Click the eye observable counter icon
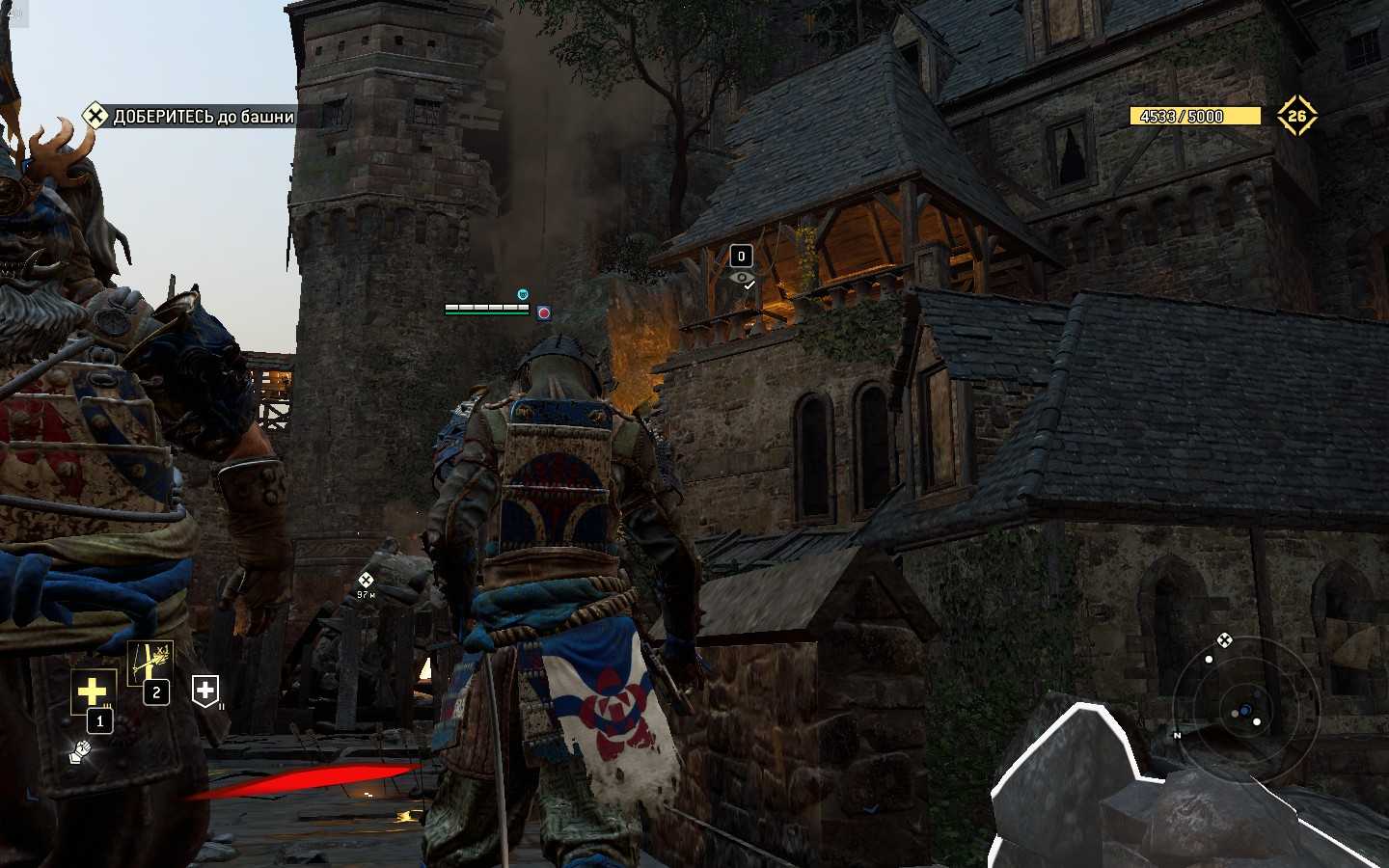 click(741, 278)
